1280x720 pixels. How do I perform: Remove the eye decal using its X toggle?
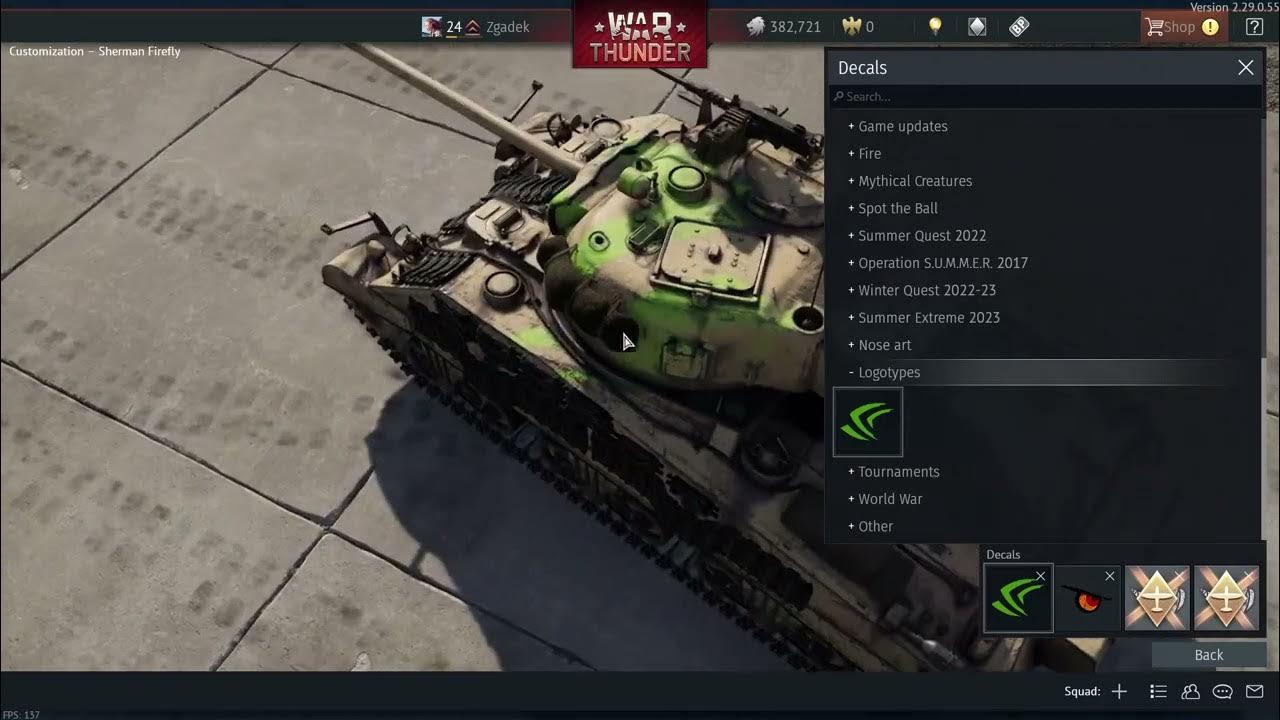(1110, 576)
